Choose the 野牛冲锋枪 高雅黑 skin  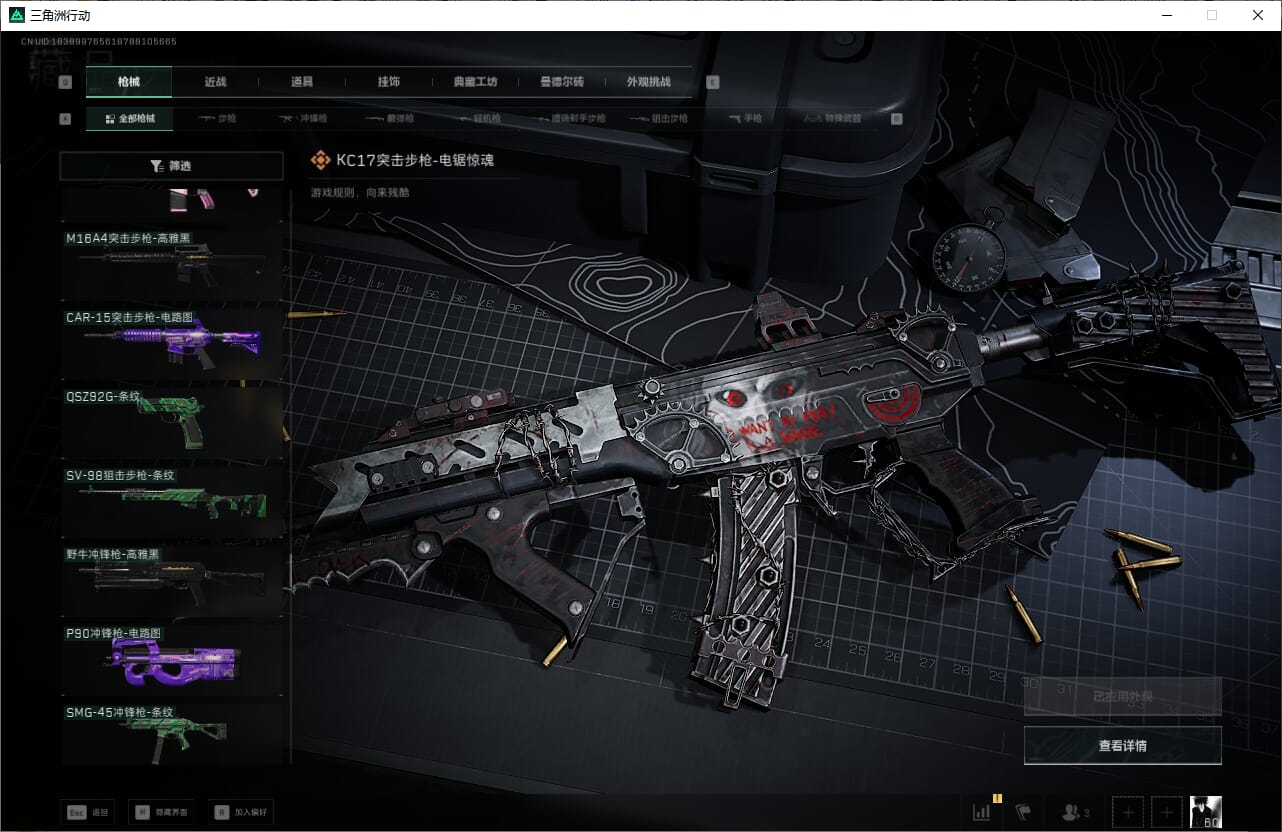174,578
